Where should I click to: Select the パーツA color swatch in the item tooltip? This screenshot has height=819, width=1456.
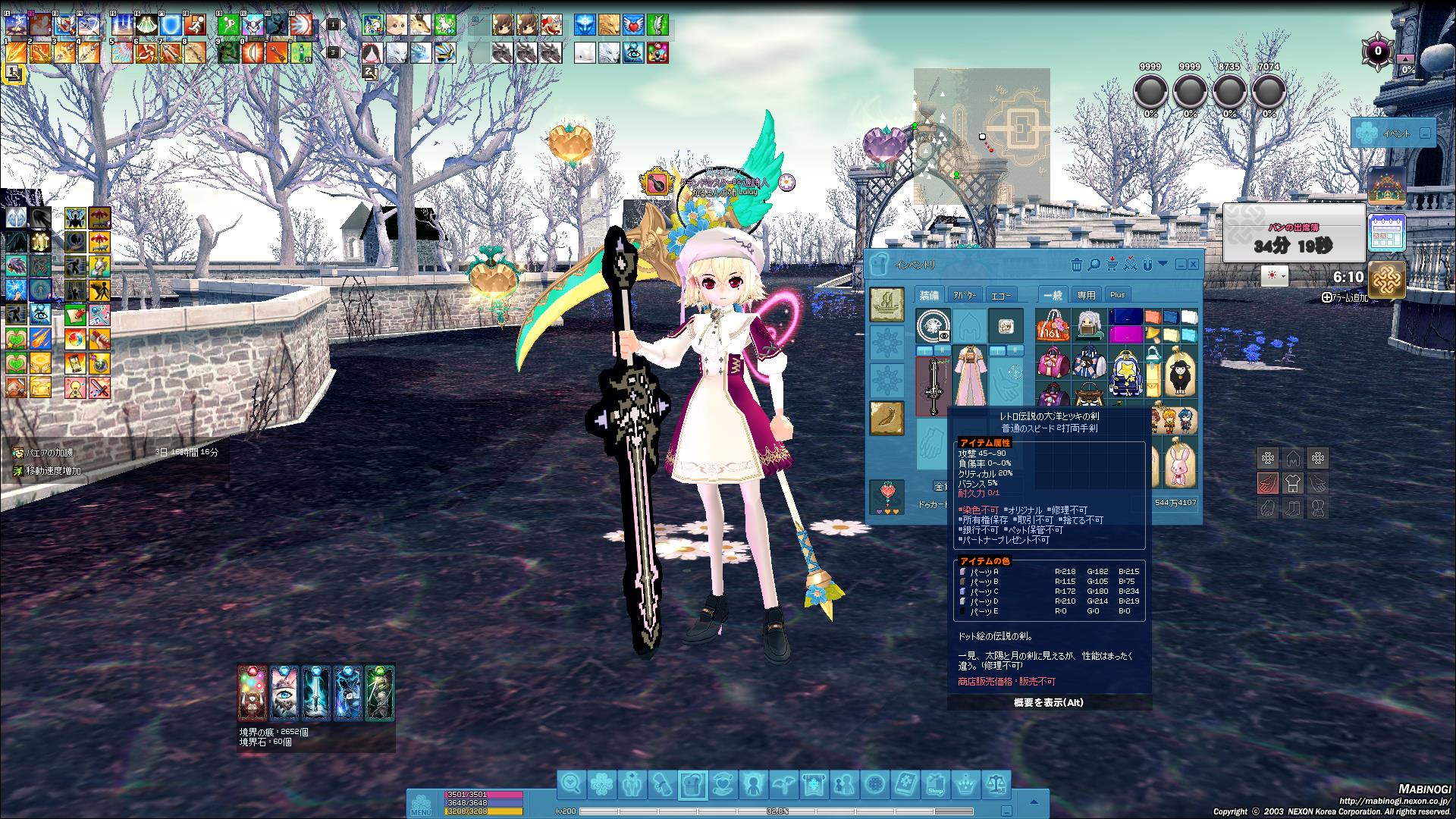962,570
